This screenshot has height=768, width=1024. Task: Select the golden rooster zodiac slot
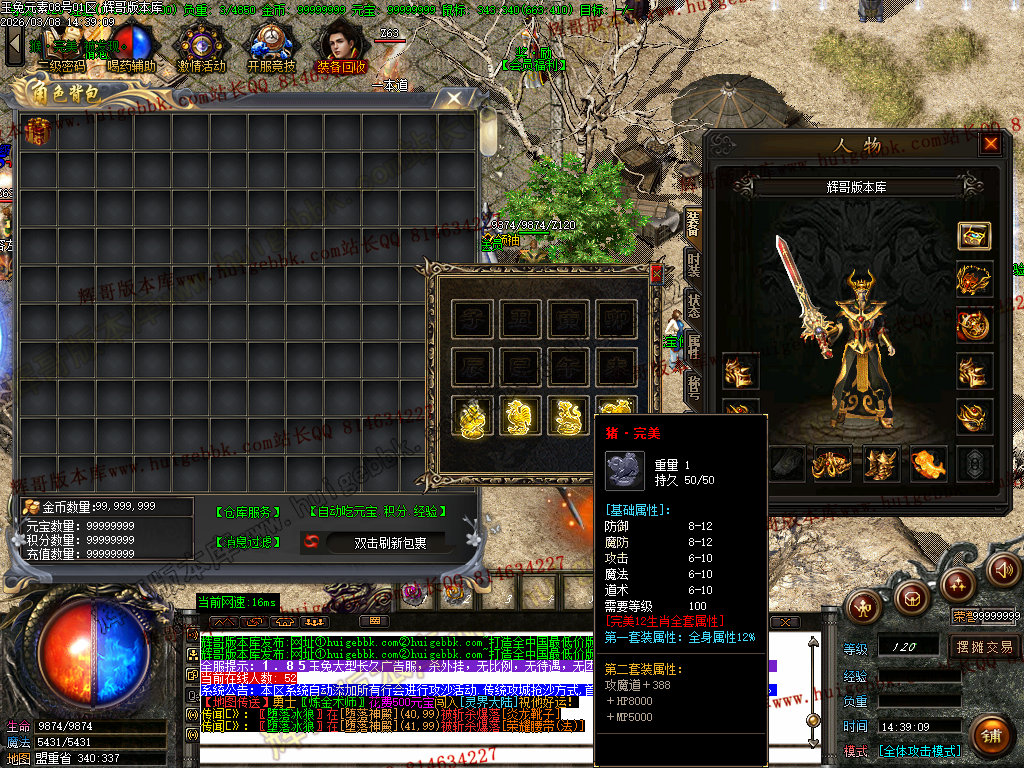coord(517,416)
